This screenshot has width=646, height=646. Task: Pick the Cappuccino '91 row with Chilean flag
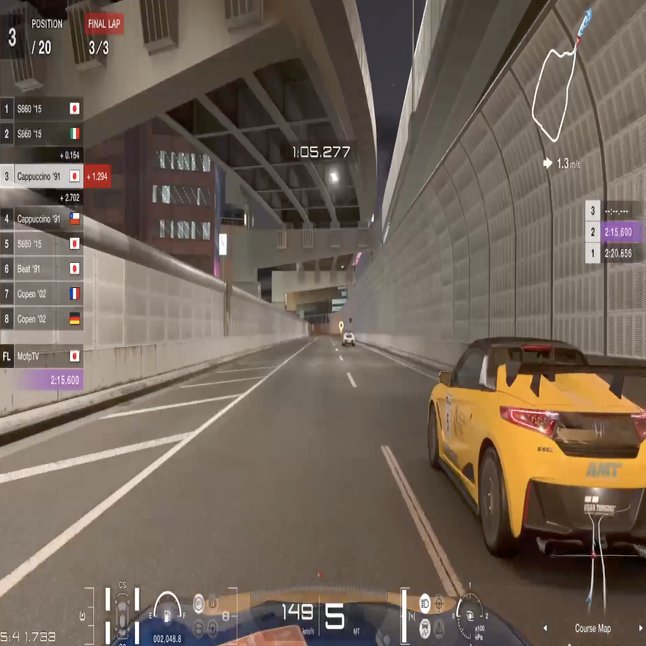tap(42, 218)
